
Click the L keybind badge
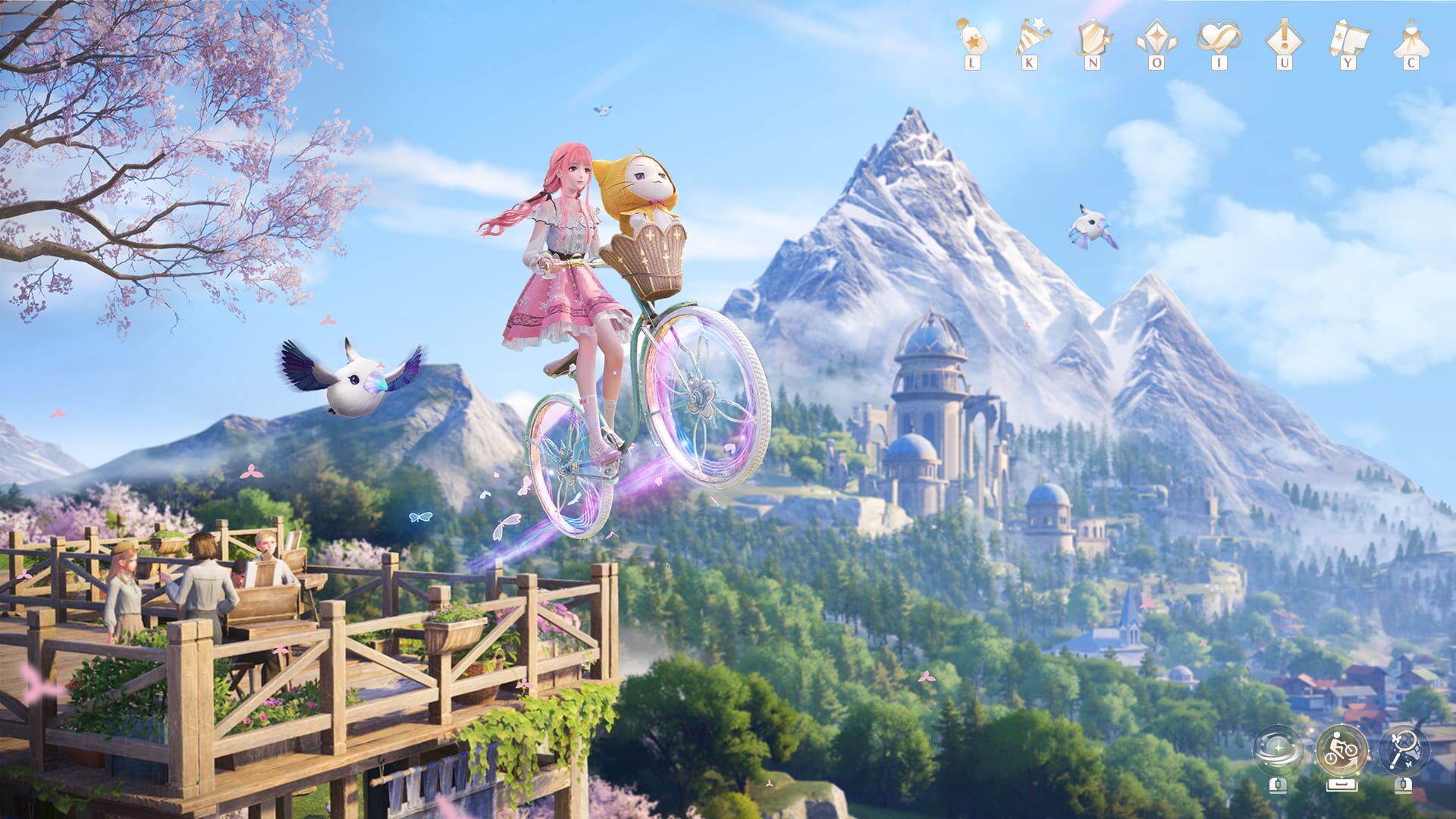pyautogui.click(x=972, y=62)
